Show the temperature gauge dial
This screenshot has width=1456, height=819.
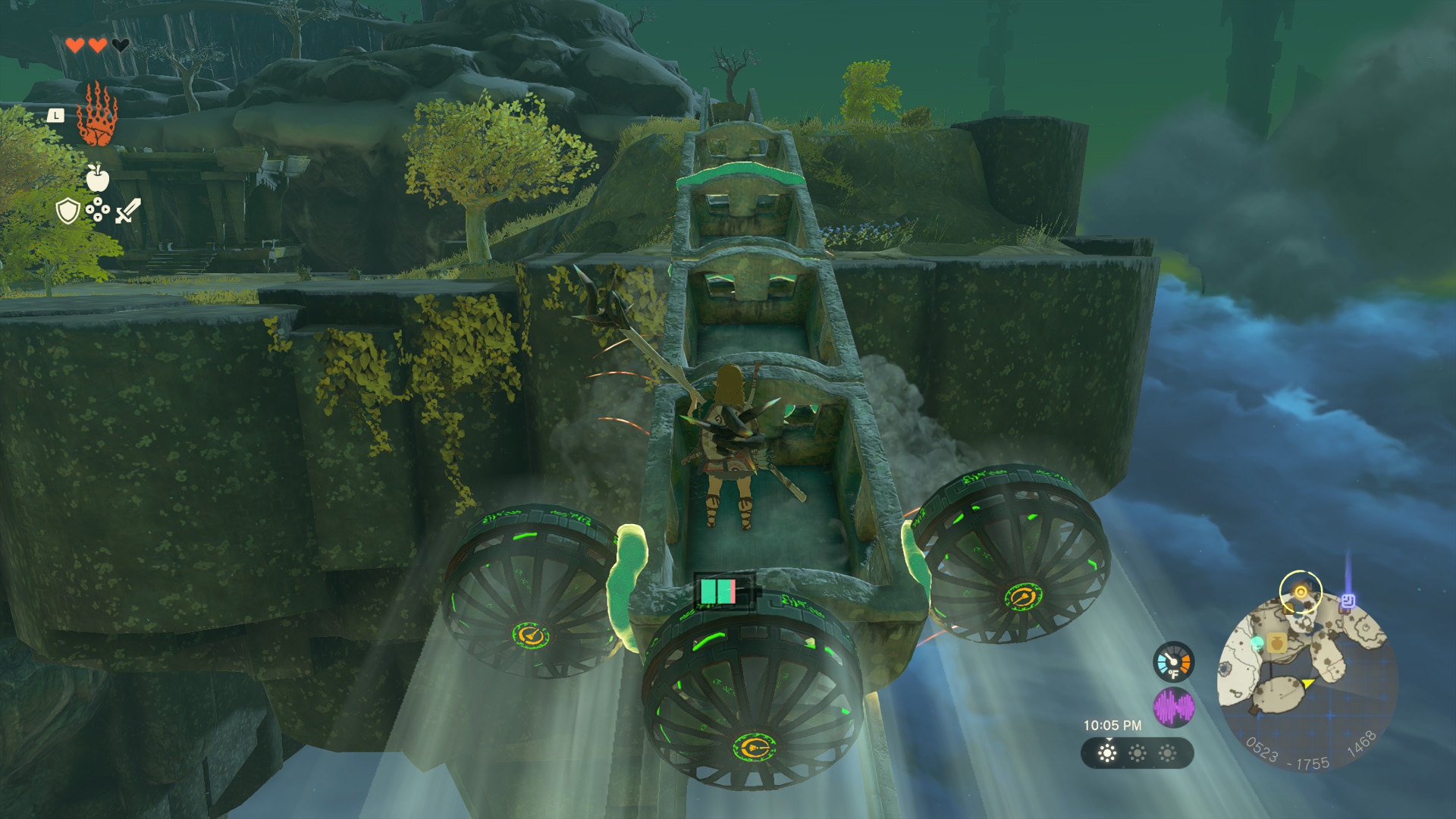tap(1173, 662)
